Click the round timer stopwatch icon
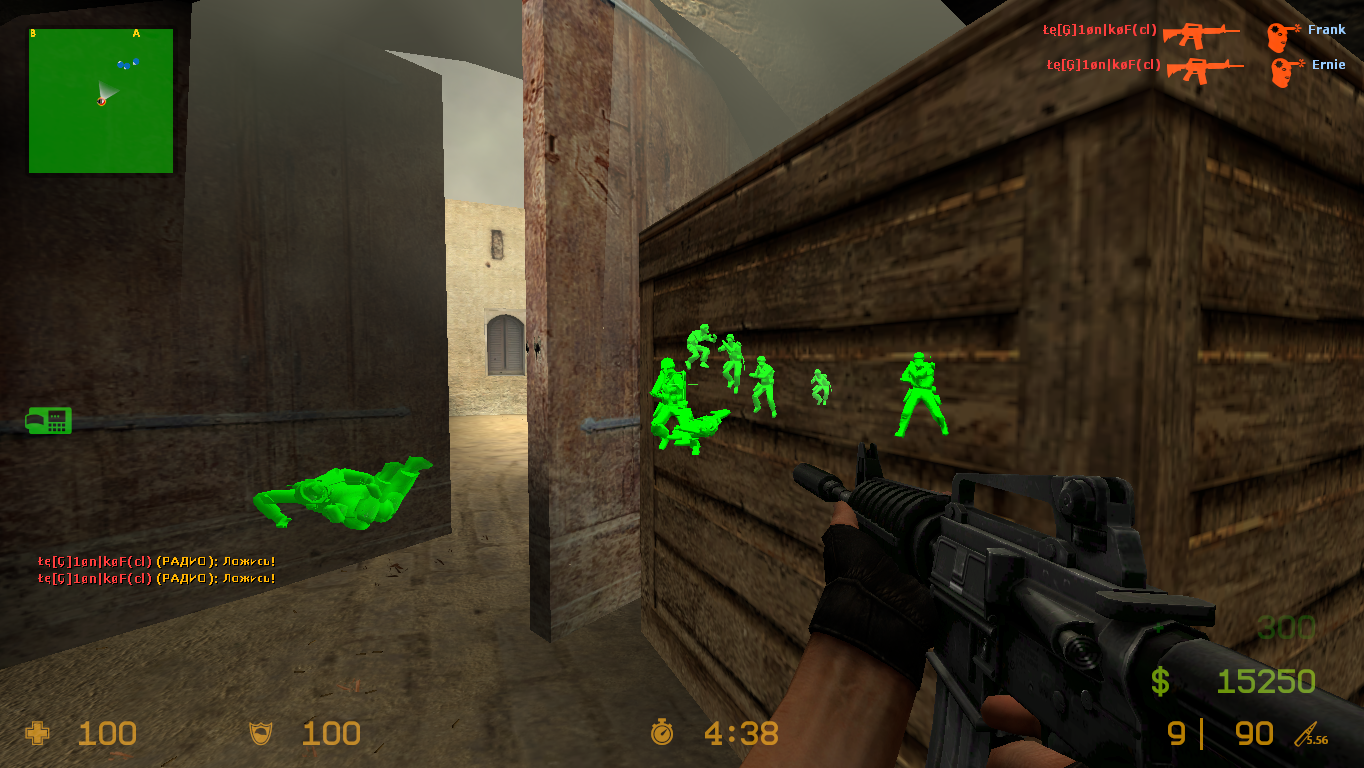 pos(662,734)
